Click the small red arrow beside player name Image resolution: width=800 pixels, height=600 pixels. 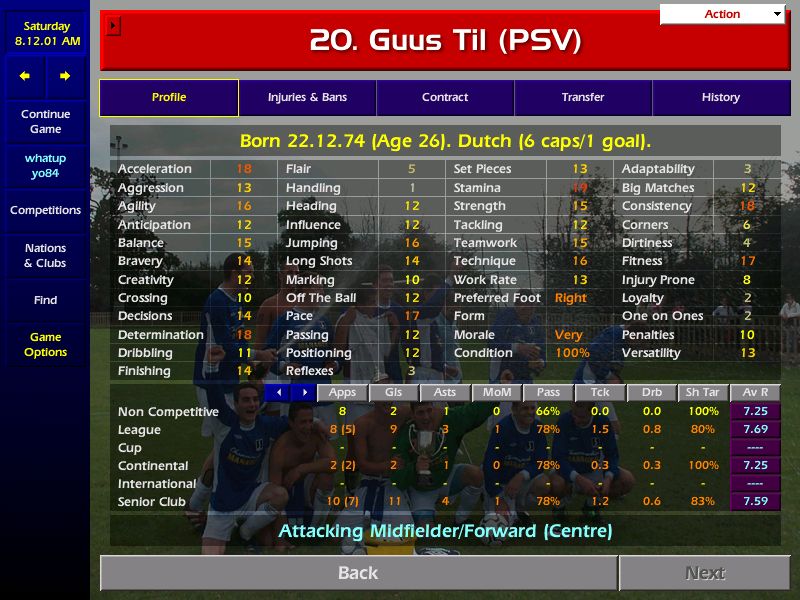pos(113,26)
